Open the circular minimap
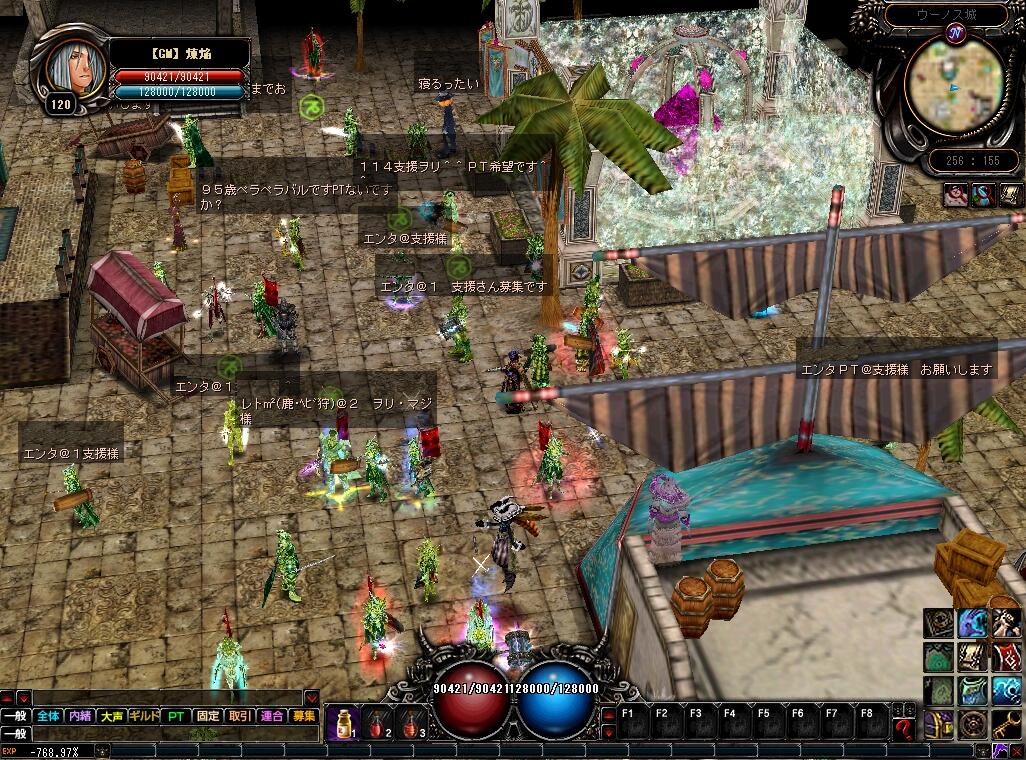Screen dimensions: 1026x760 click(x=945, y=88)
